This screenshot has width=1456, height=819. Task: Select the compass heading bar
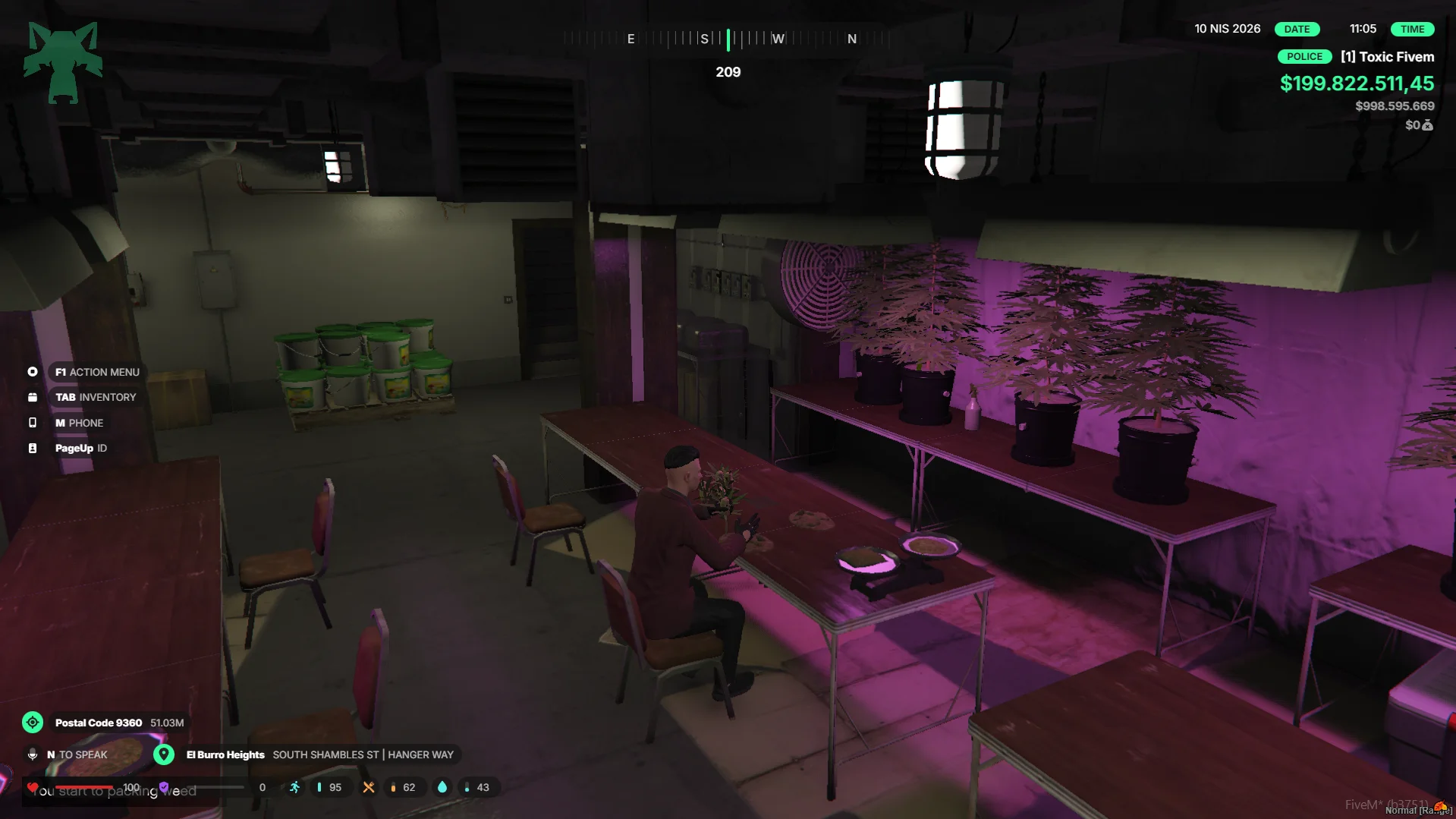727,39
